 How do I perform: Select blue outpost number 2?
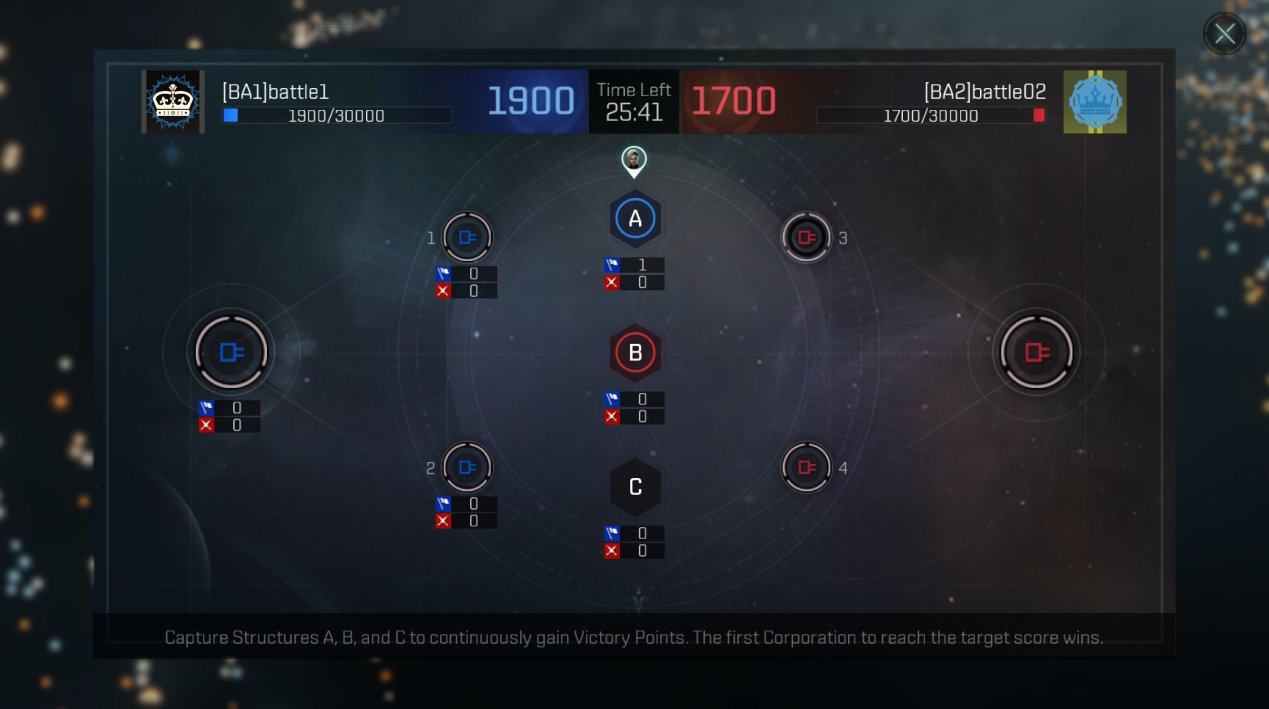(467, 468)
